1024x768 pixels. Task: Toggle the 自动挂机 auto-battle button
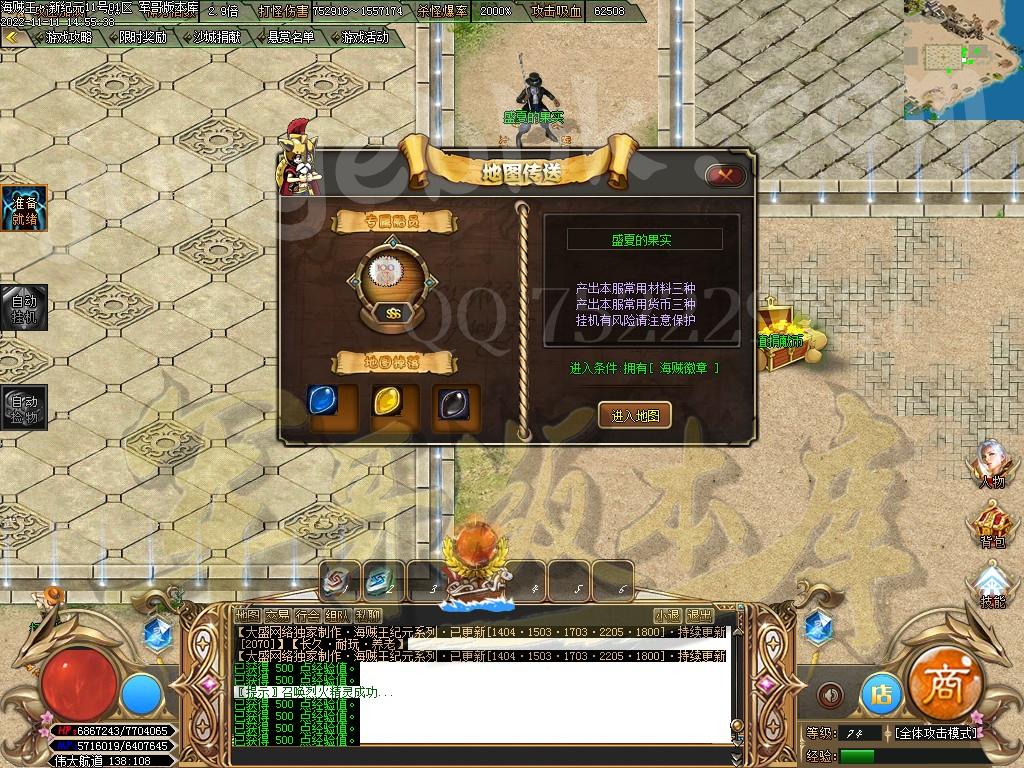(x=23, y=308)
